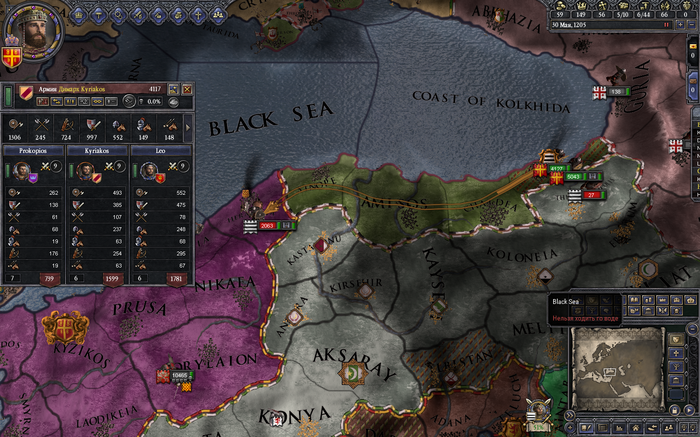Close the army panel
Screen dimensions: 700x437
click(187, 89)
